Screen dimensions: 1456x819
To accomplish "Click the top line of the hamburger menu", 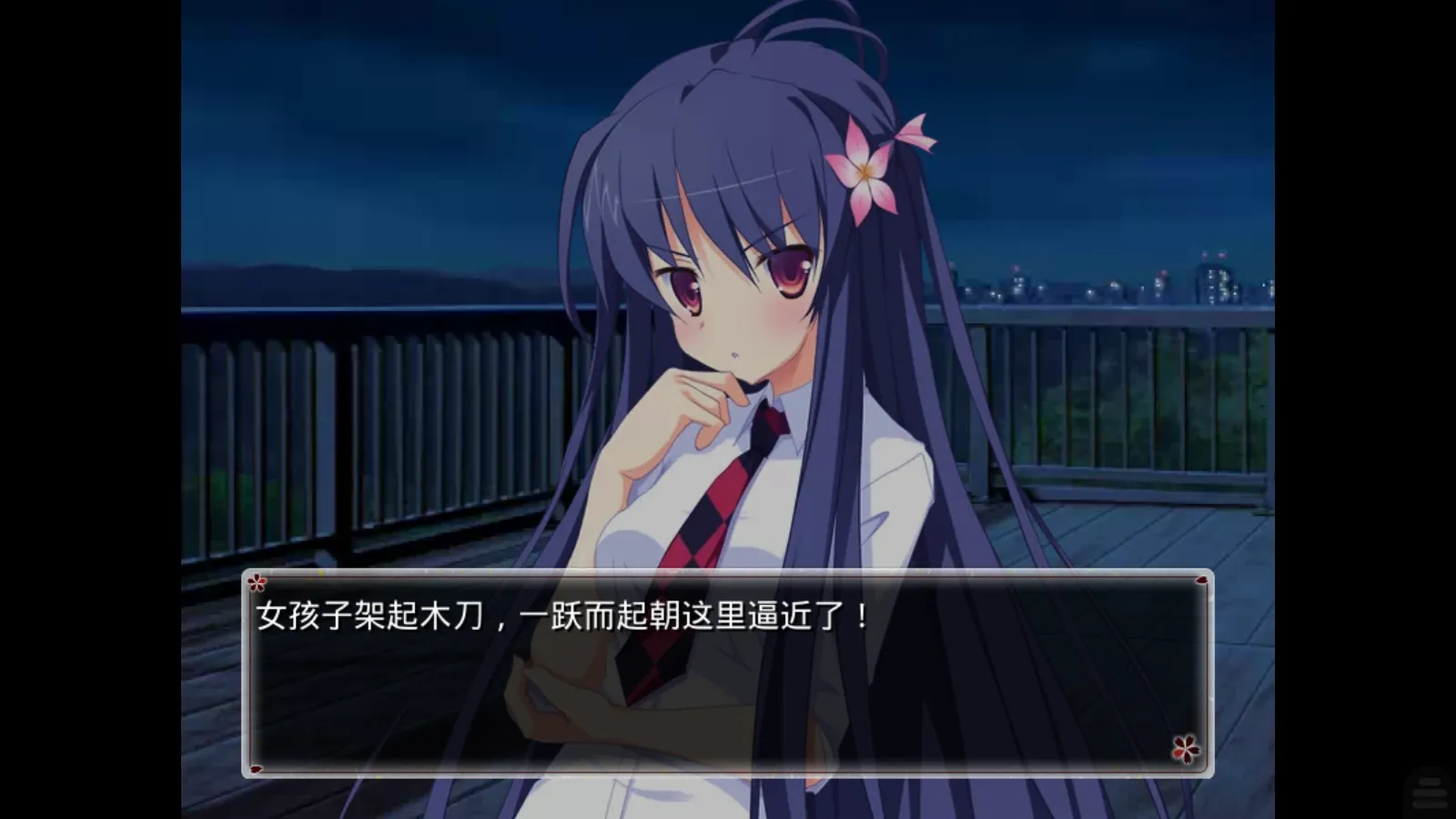I will (x=1430, y=782).
